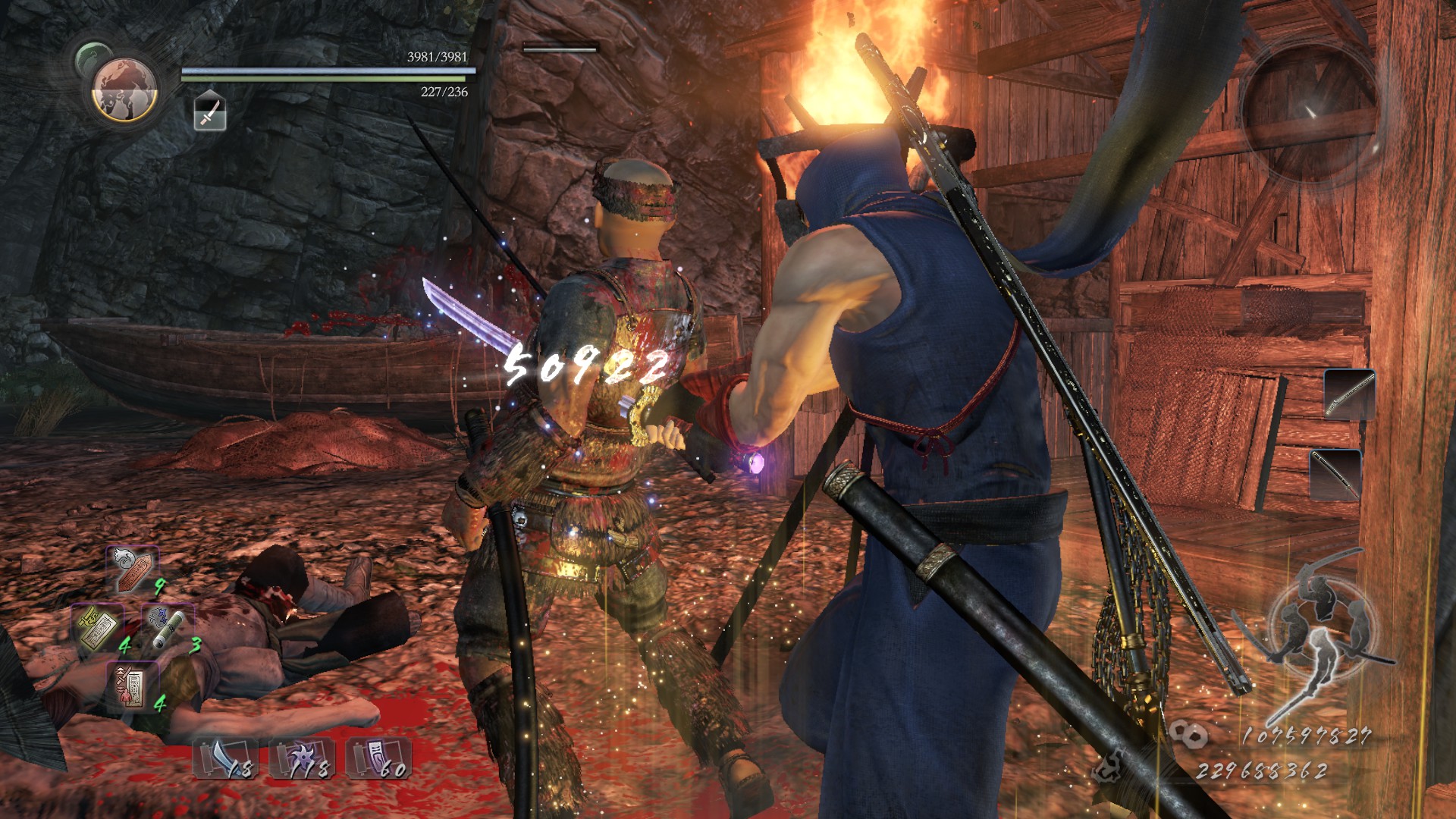
Task: Use the red talisman with dragon, count 9
Action: pyautogui.click(x=133, y=569)
